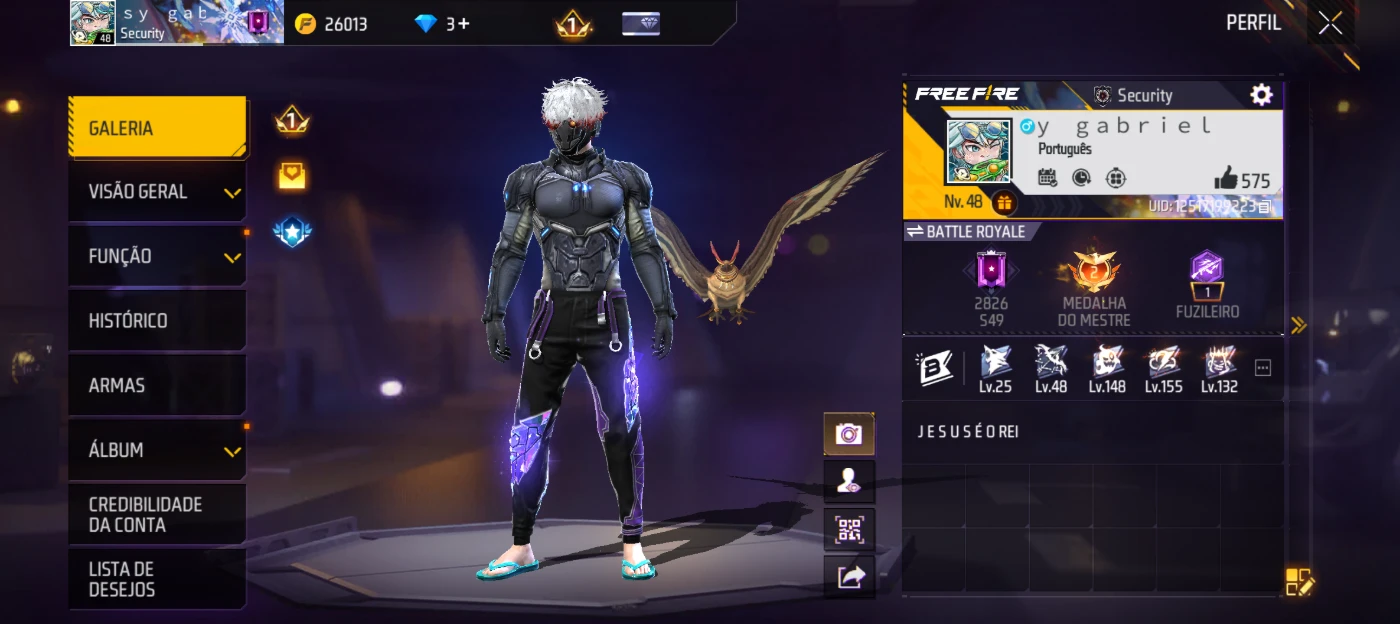Close the profile with the X button
Viewport: 1400px width, 624px height.
click(1330, 23)
